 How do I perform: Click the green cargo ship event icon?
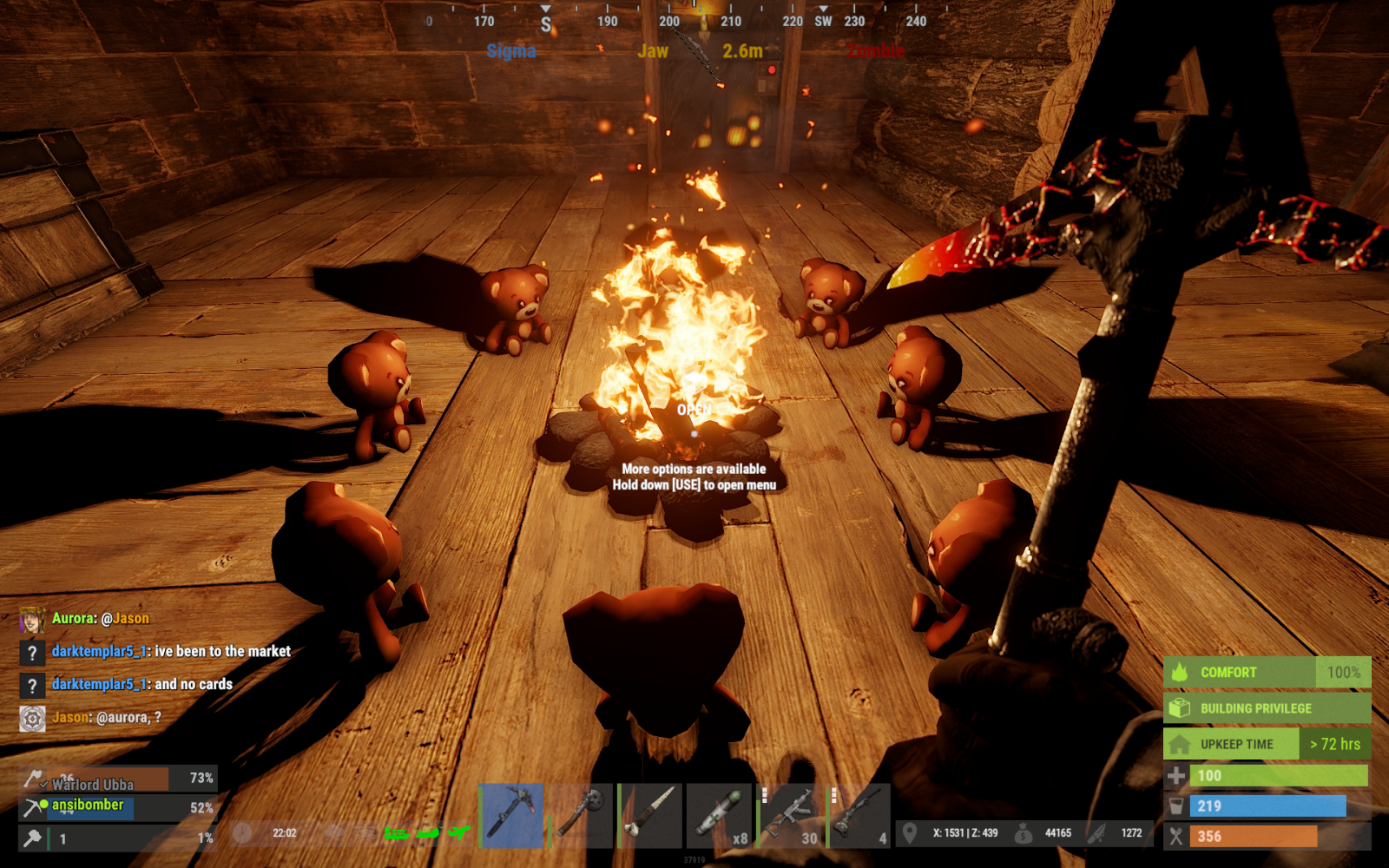tap(397, 834)
